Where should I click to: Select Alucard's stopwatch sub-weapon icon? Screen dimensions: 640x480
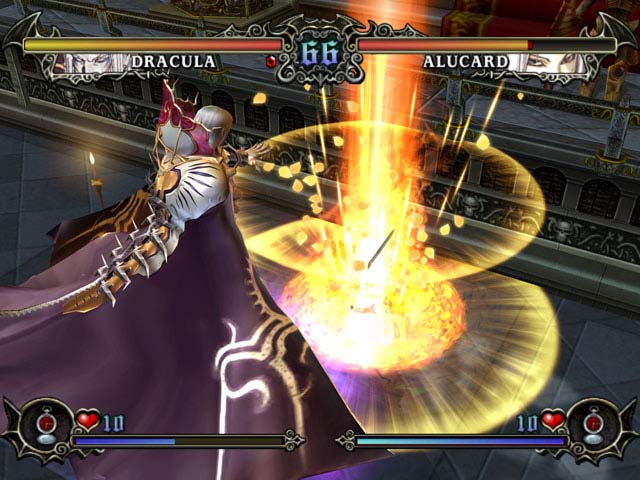594,425
